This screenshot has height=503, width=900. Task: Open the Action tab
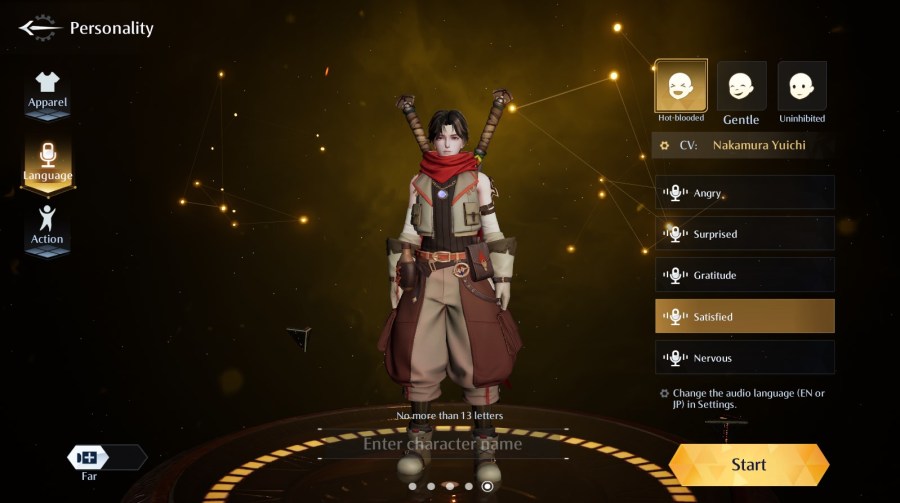tap(47, 227)
